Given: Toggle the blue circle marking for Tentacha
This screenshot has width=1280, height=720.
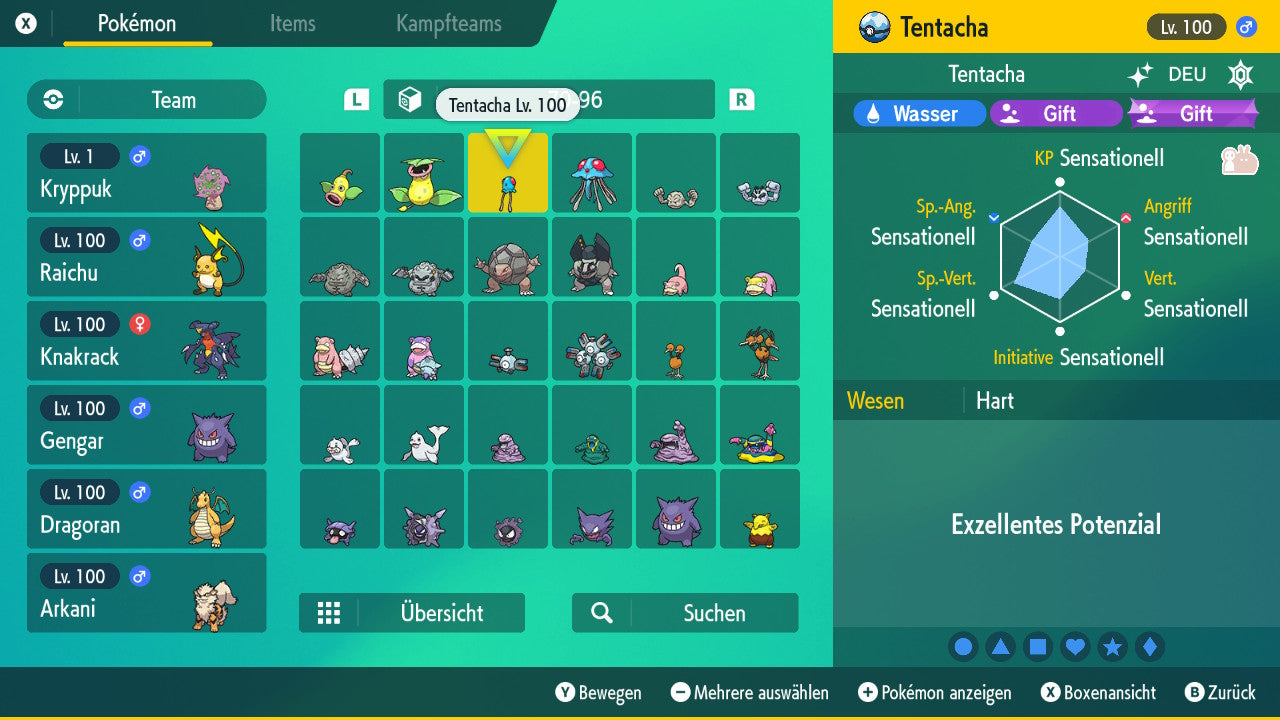Looking at the screenshot, I should point(963,646).
